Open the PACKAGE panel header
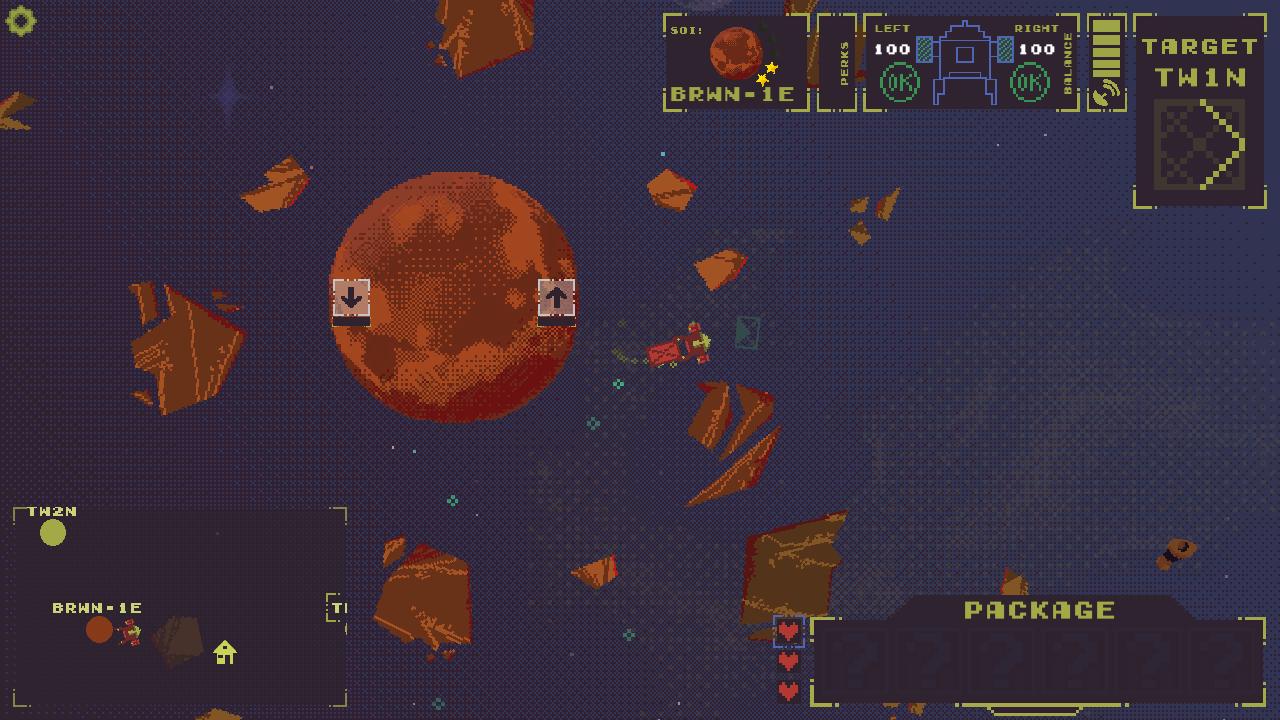This screenshot has height=720, width=1280. coord(1040,608)
